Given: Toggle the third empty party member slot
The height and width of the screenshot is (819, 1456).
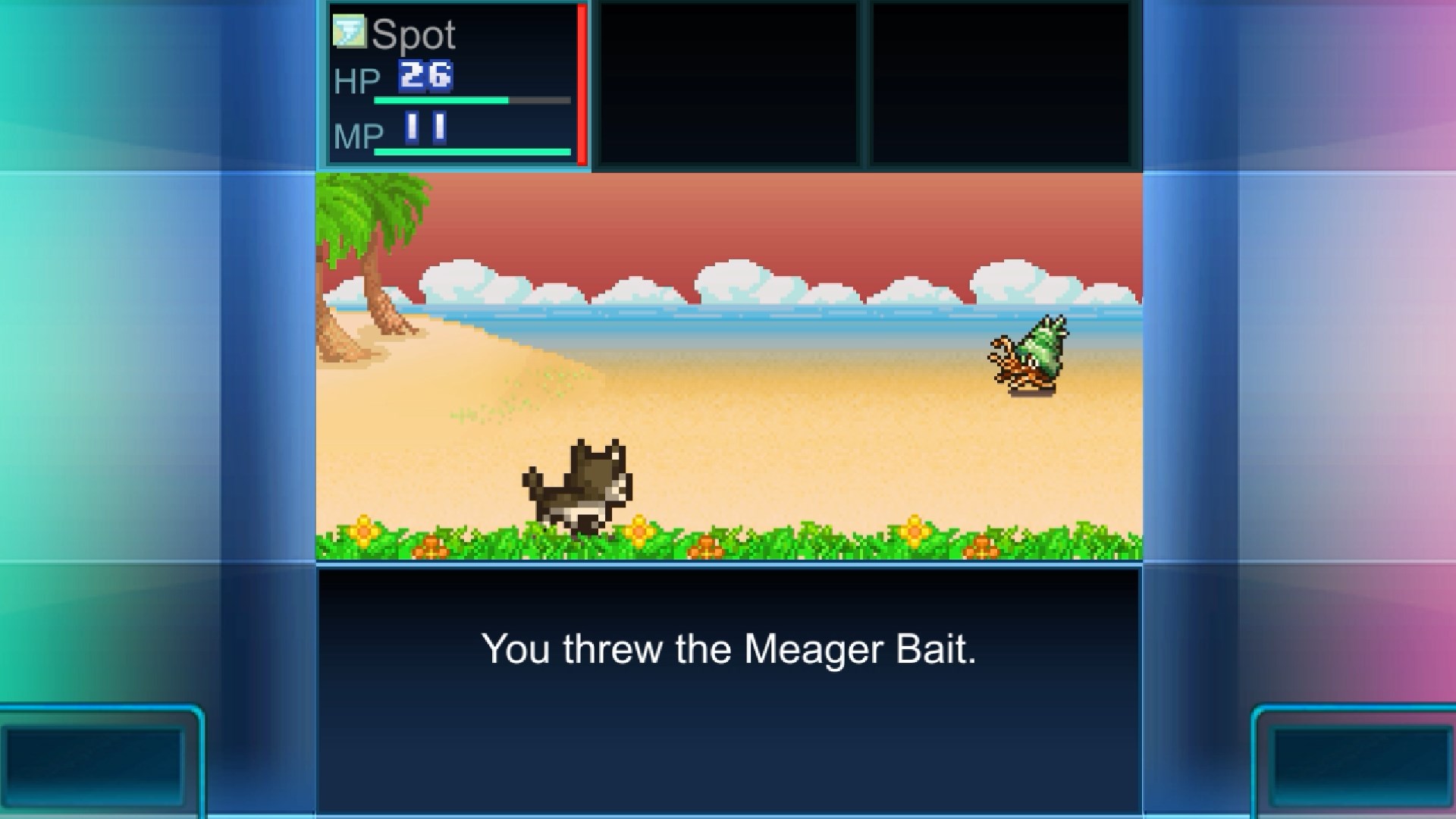Looking at the screenshot, I should [1003, 83].
